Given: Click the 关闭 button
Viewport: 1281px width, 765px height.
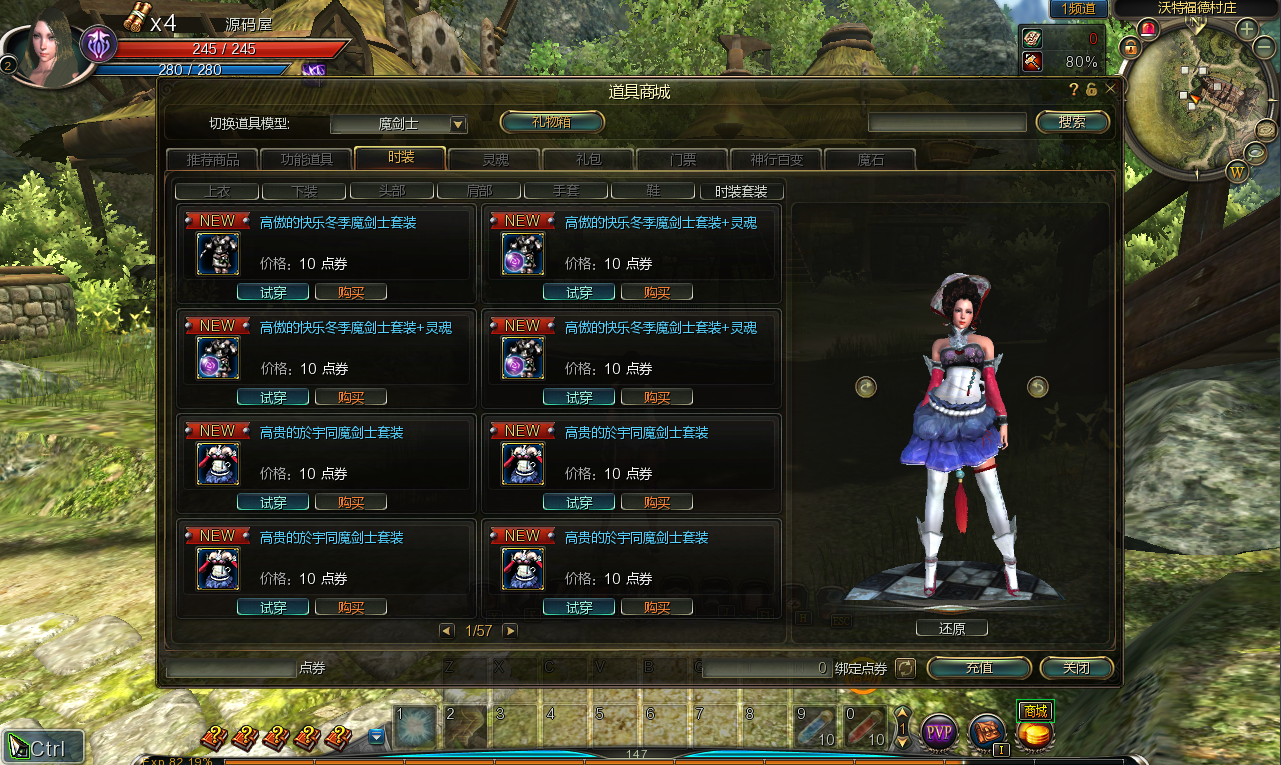Looking at the screenshot, I should pyautogui.click(x=1076, y=668).
